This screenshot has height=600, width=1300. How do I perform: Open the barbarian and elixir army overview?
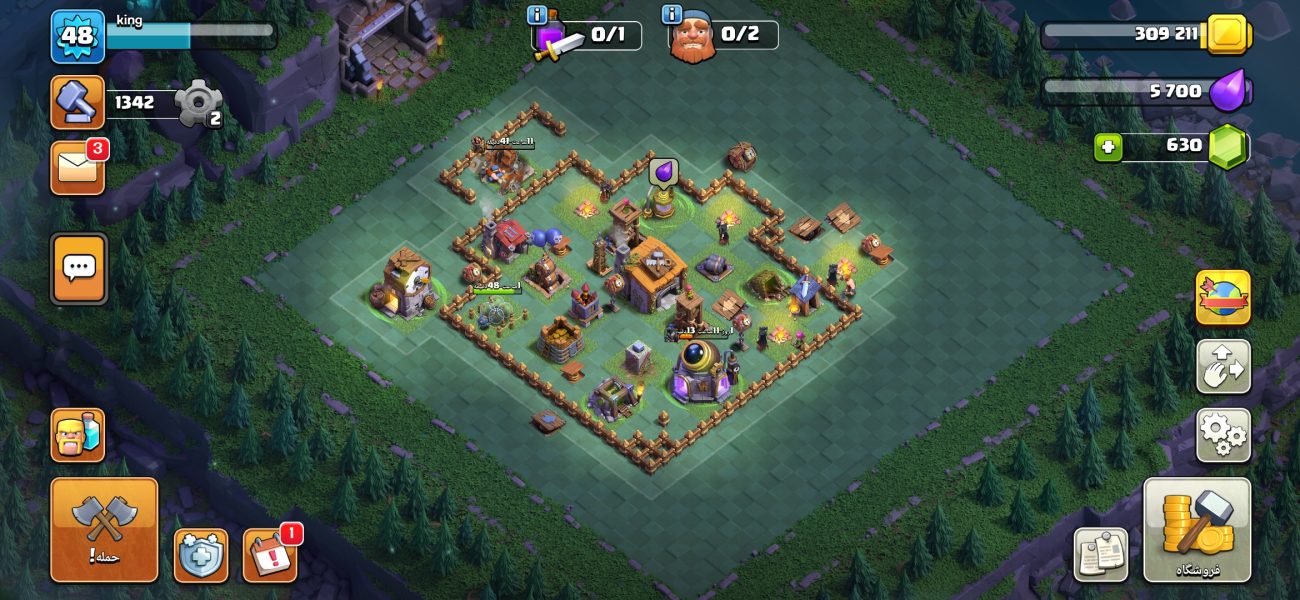(x=78, y=435)
